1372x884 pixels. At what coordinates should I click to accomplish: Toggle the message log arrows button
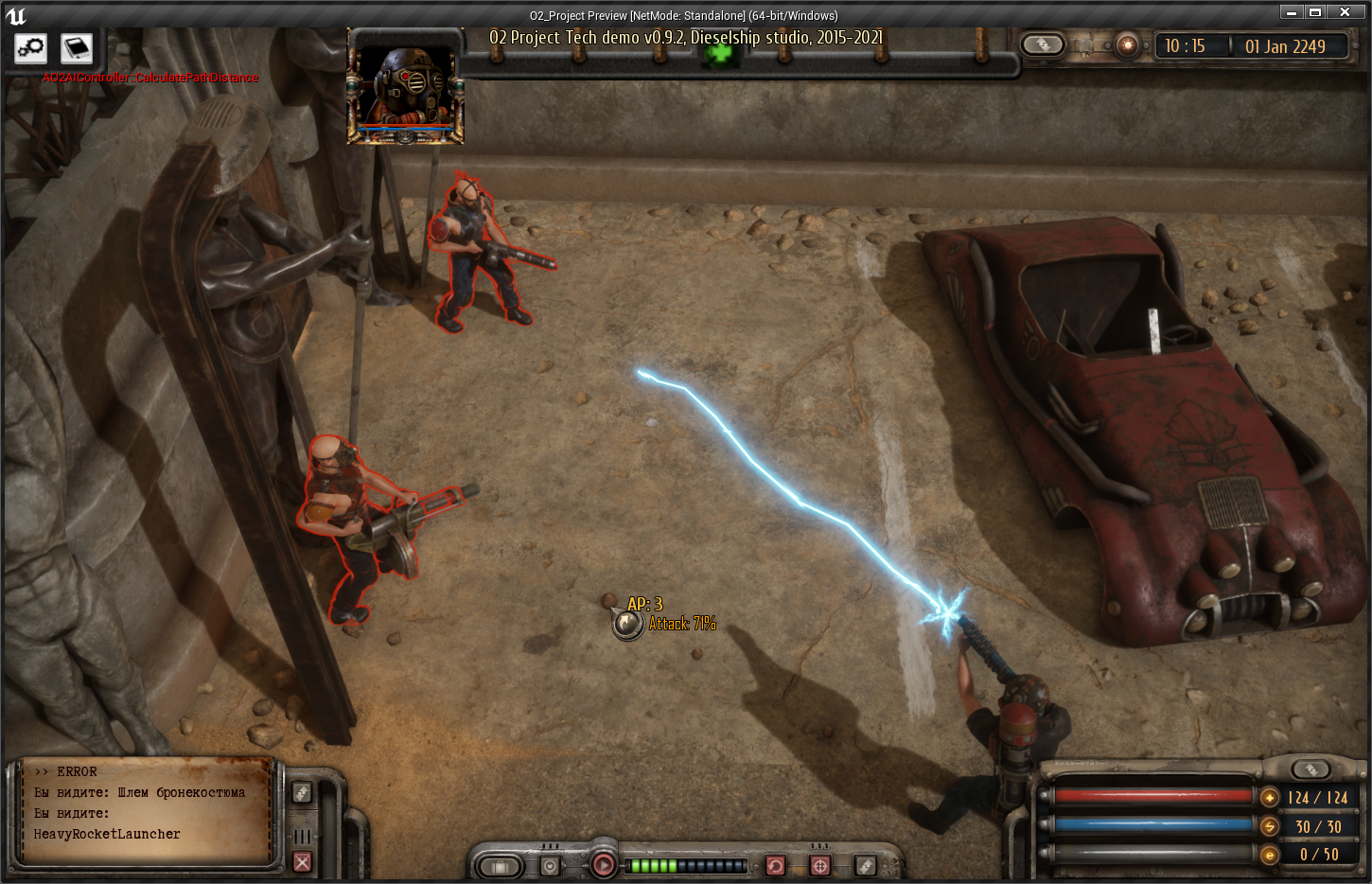[302, 792]
